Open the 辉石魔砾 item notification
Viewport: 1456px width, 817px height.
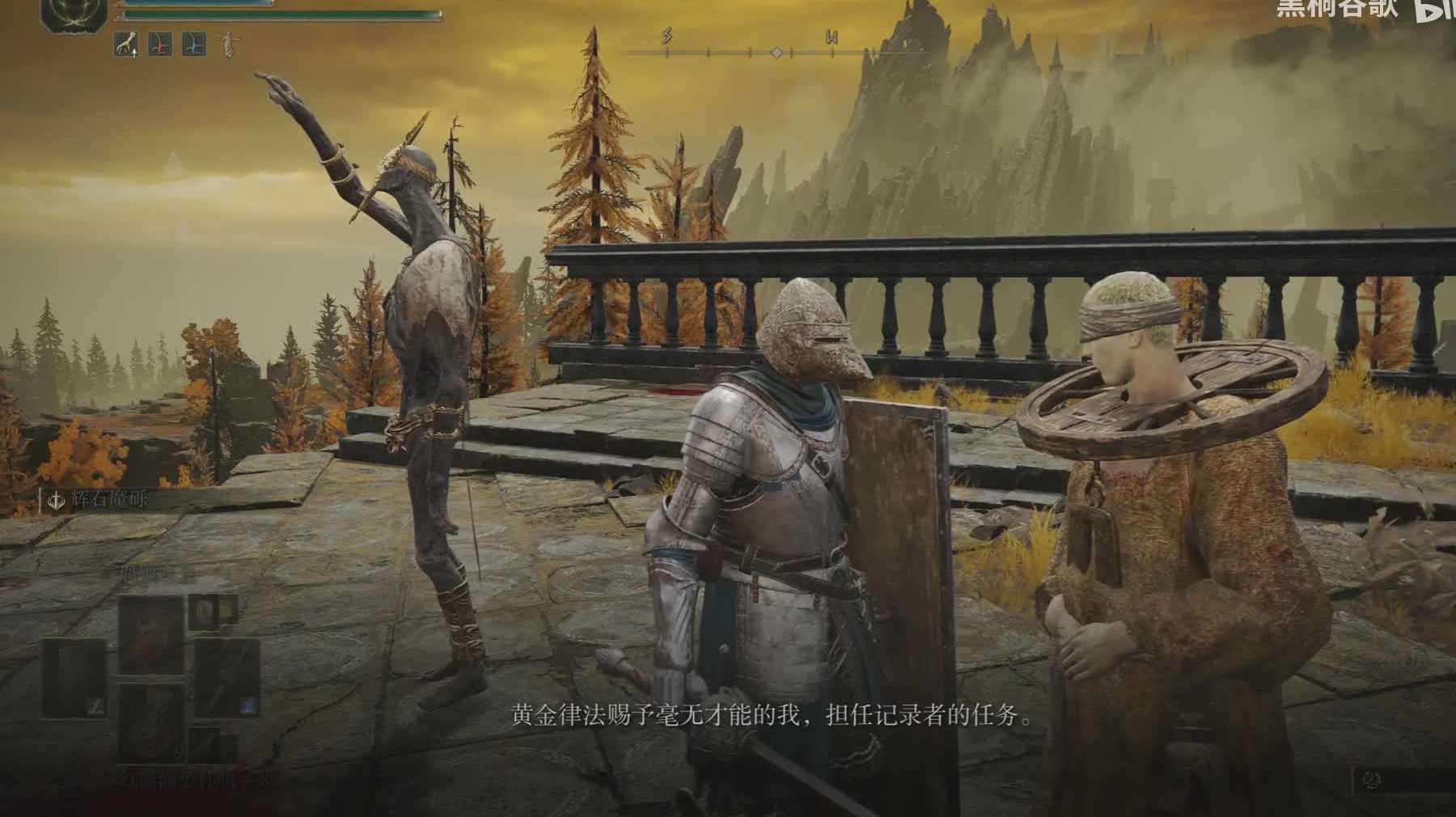pyautogui.click(x=97, y=501)
